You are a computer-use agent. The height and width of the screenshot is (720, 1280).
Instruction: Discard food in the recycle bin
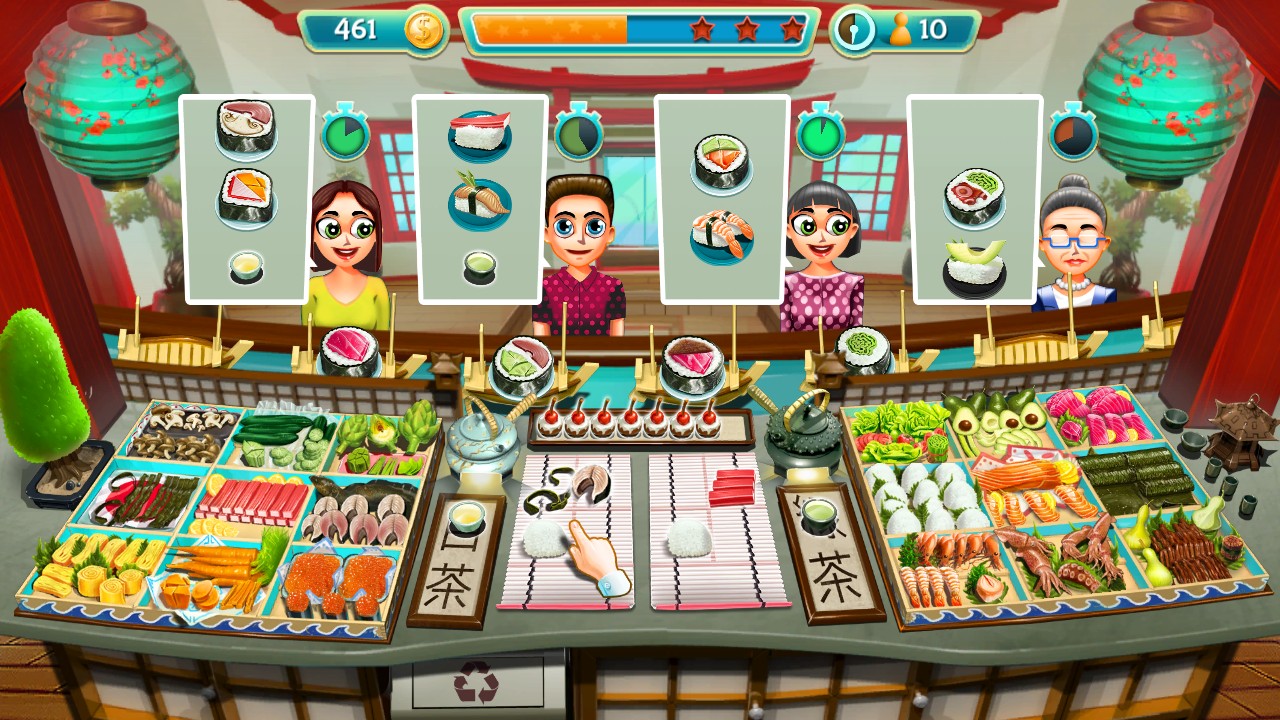coord(476,682)
